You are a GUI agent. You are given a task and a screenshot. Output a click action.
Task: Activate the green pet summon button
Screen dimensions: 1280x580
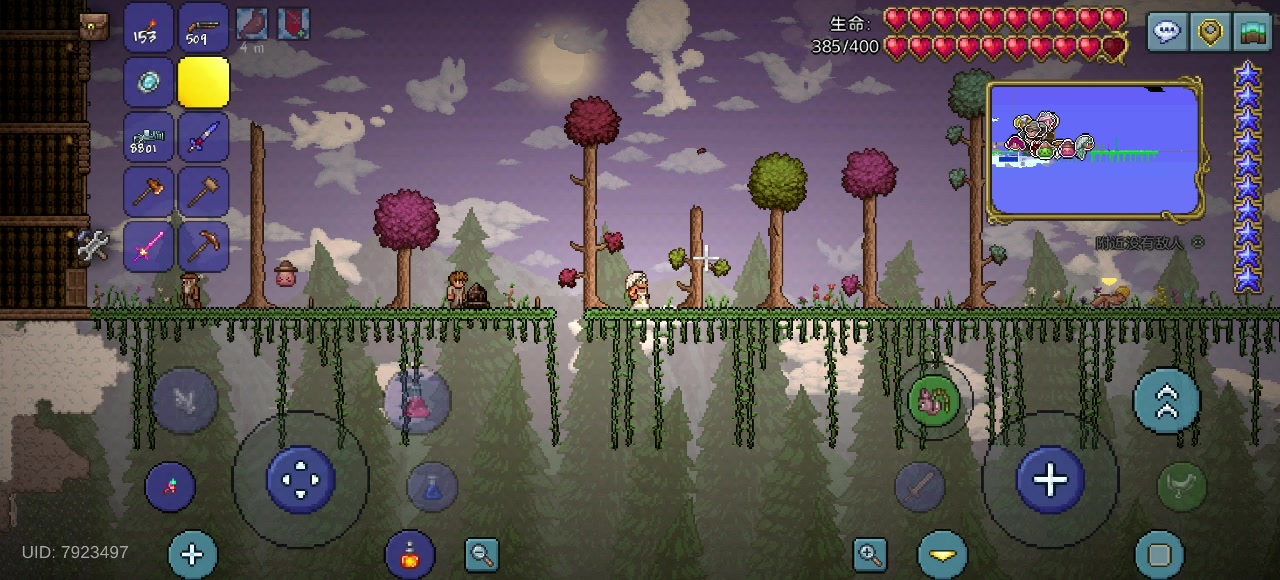[934, 401]
